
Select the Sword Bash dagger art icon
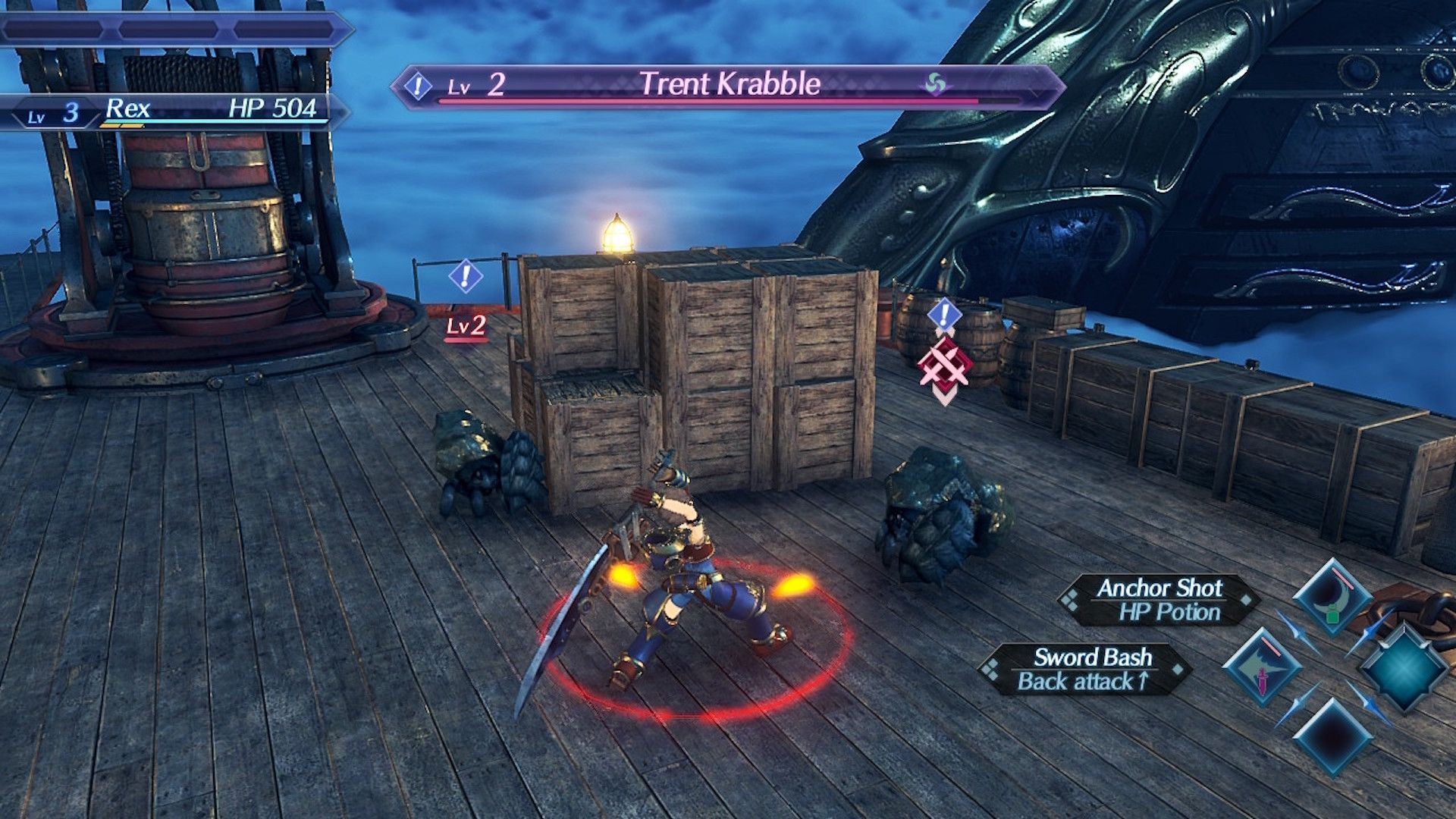(x=1263, y=670)
